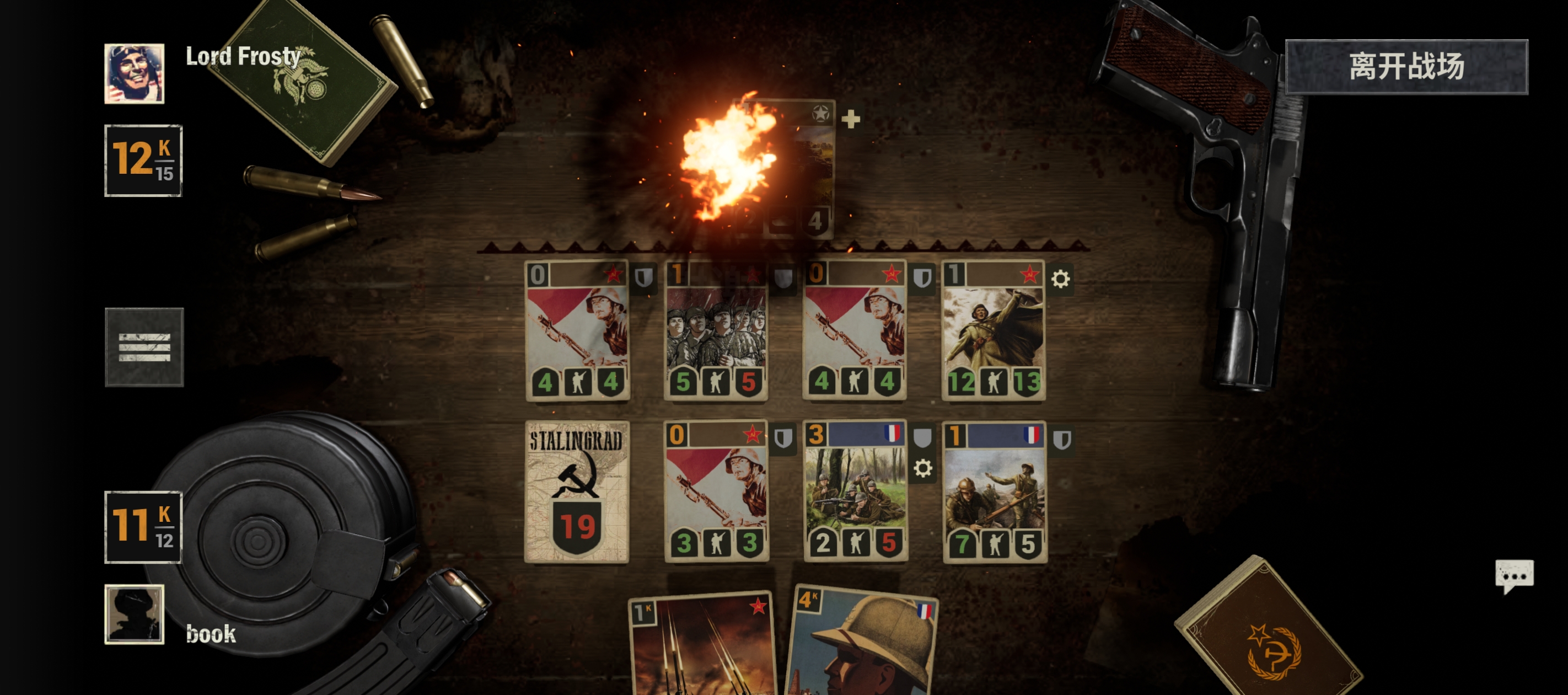Select the Stalingrad headquarters card
This screenshot has height=695, width=1568.
click(x=577, y=491)
